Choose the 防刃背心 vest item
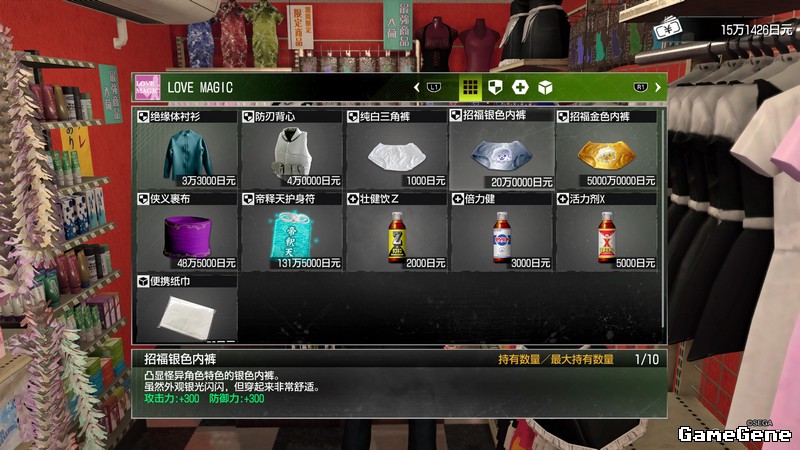The height and width of the screenshot is (450, 800). pos(291,152)
